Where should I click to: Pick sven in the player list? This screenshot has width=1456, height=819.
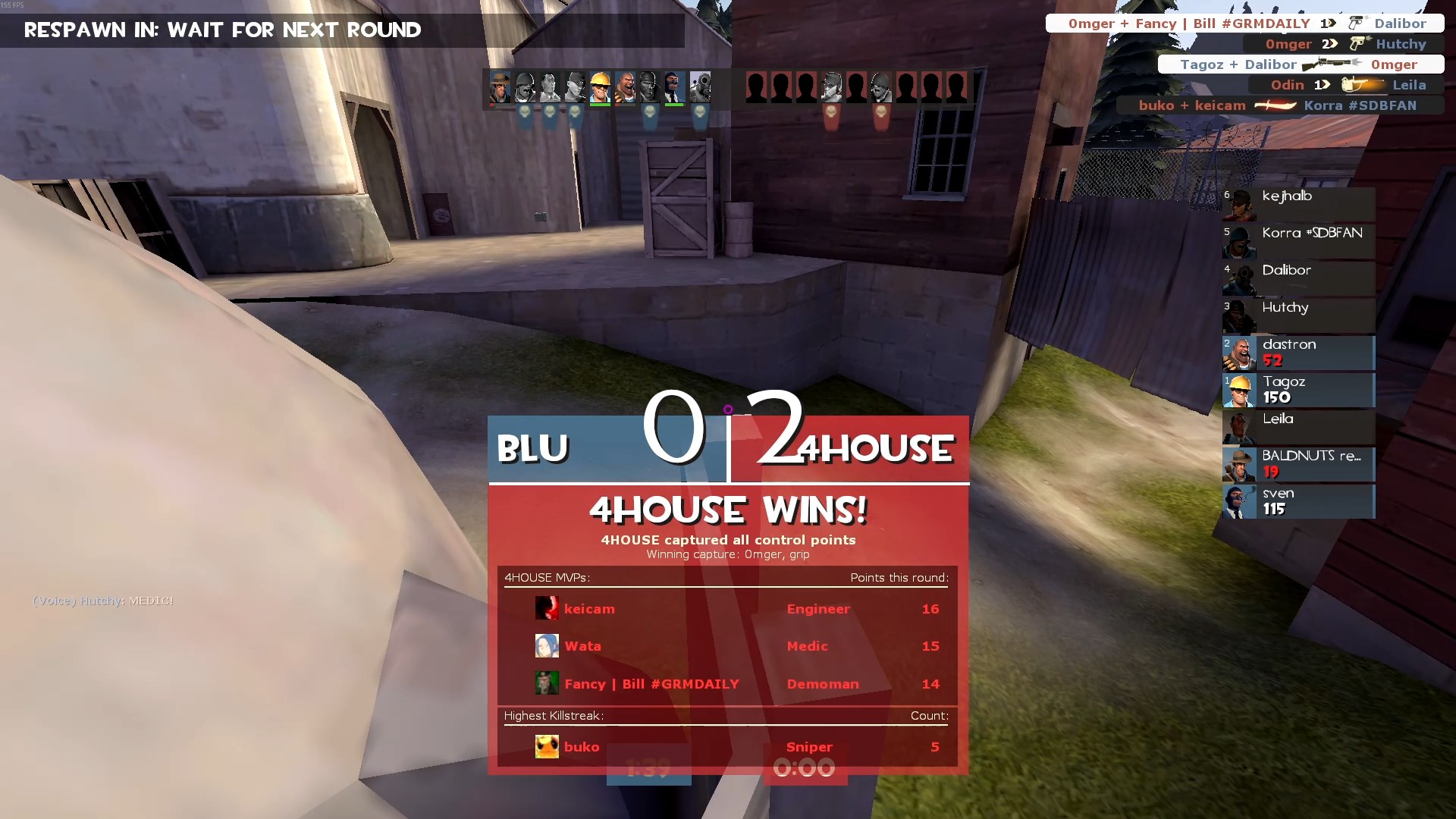[1298, 502]
